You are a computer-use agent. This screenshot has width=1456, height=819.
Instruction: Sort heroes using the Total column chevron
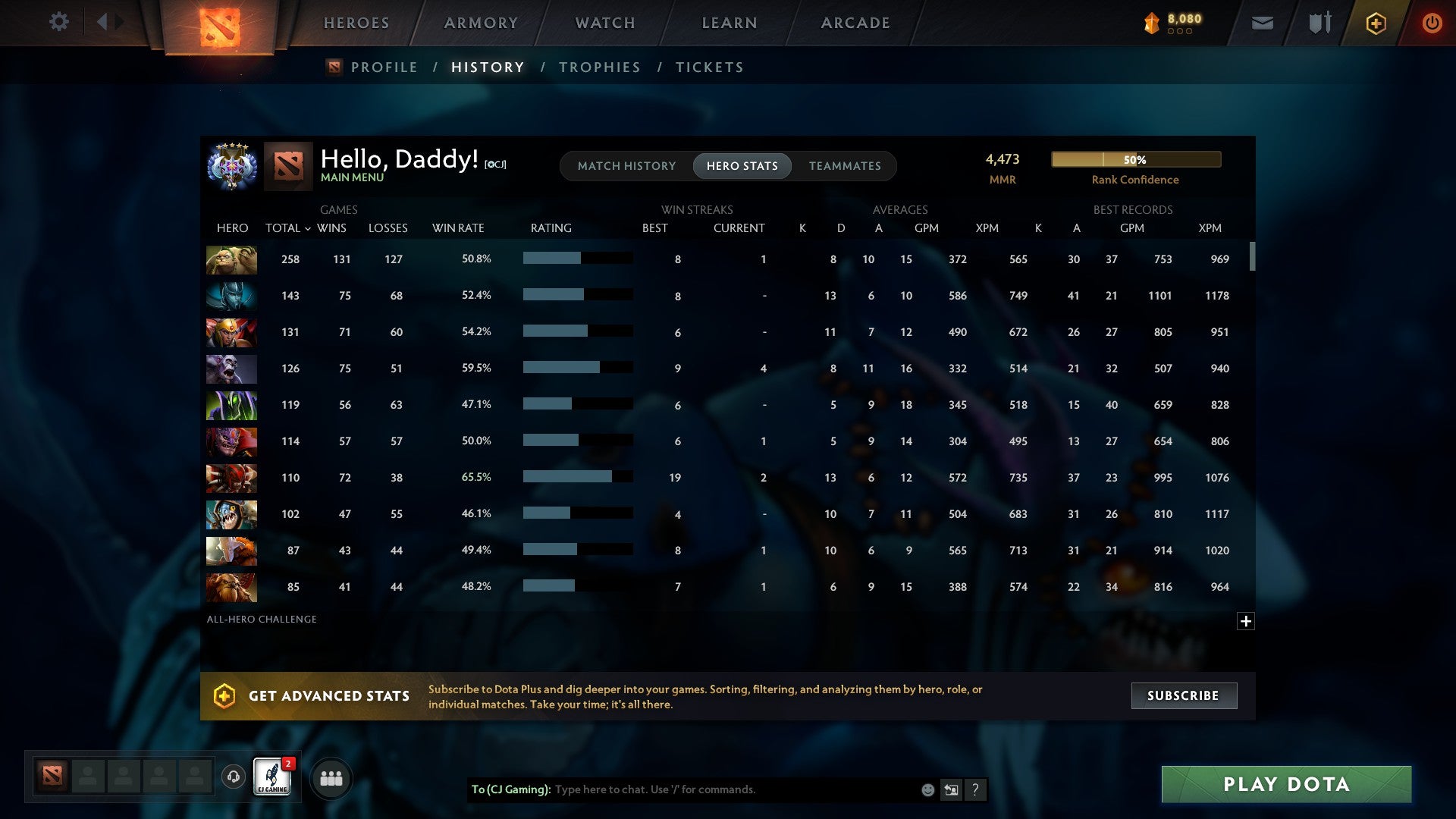click(307, 227)
